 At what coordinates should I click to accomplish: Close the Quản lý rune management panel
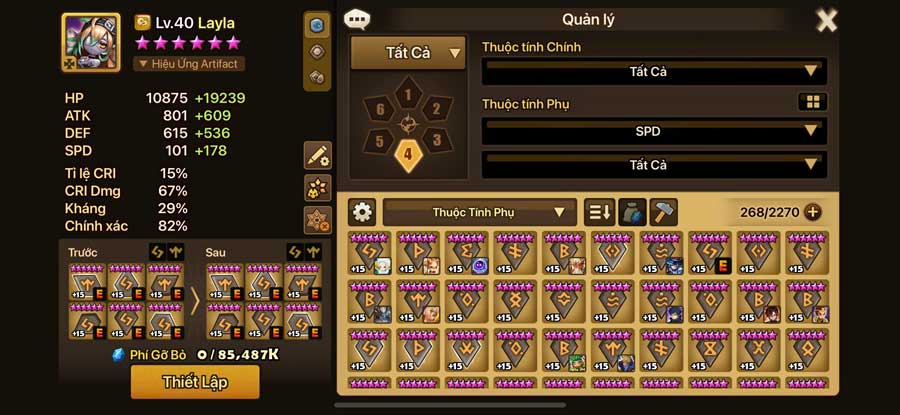[827, 20]
